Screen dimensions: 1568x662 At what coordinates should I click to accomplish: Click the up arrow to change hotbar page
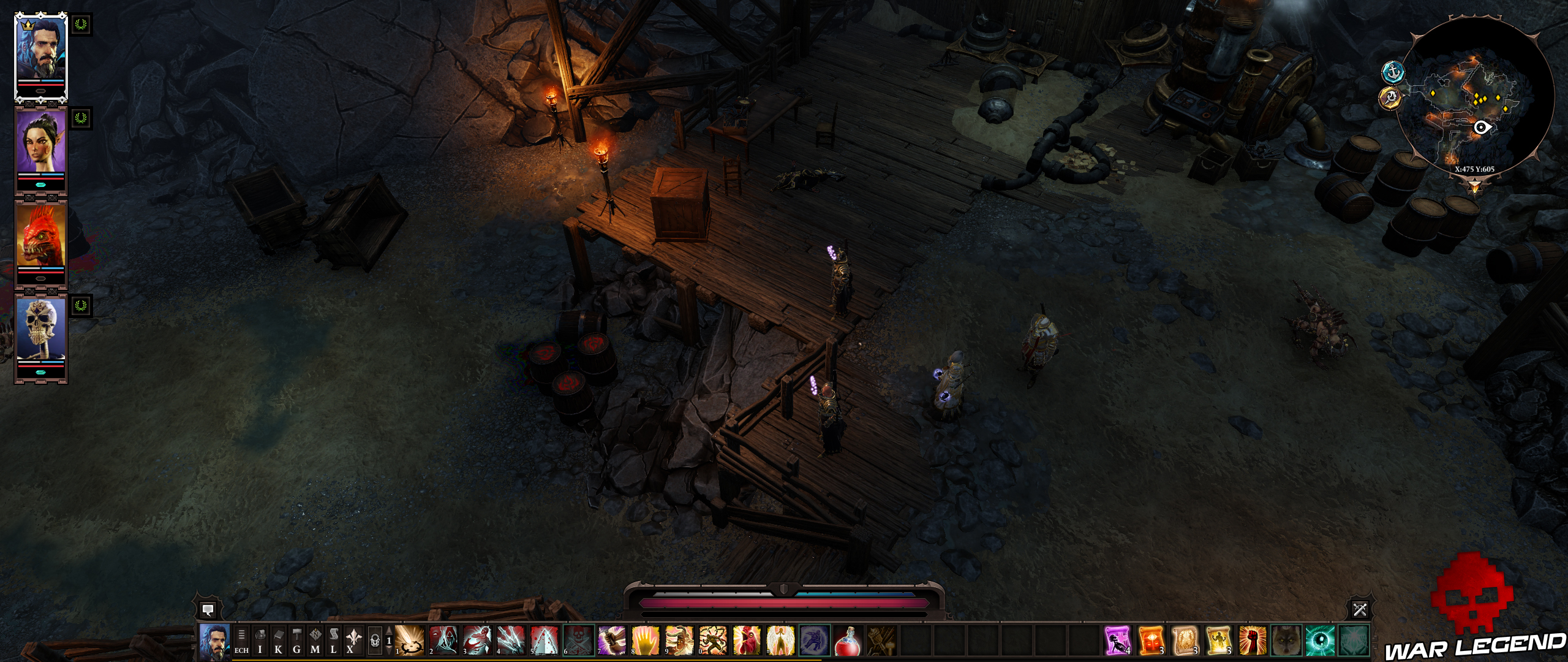390,631
